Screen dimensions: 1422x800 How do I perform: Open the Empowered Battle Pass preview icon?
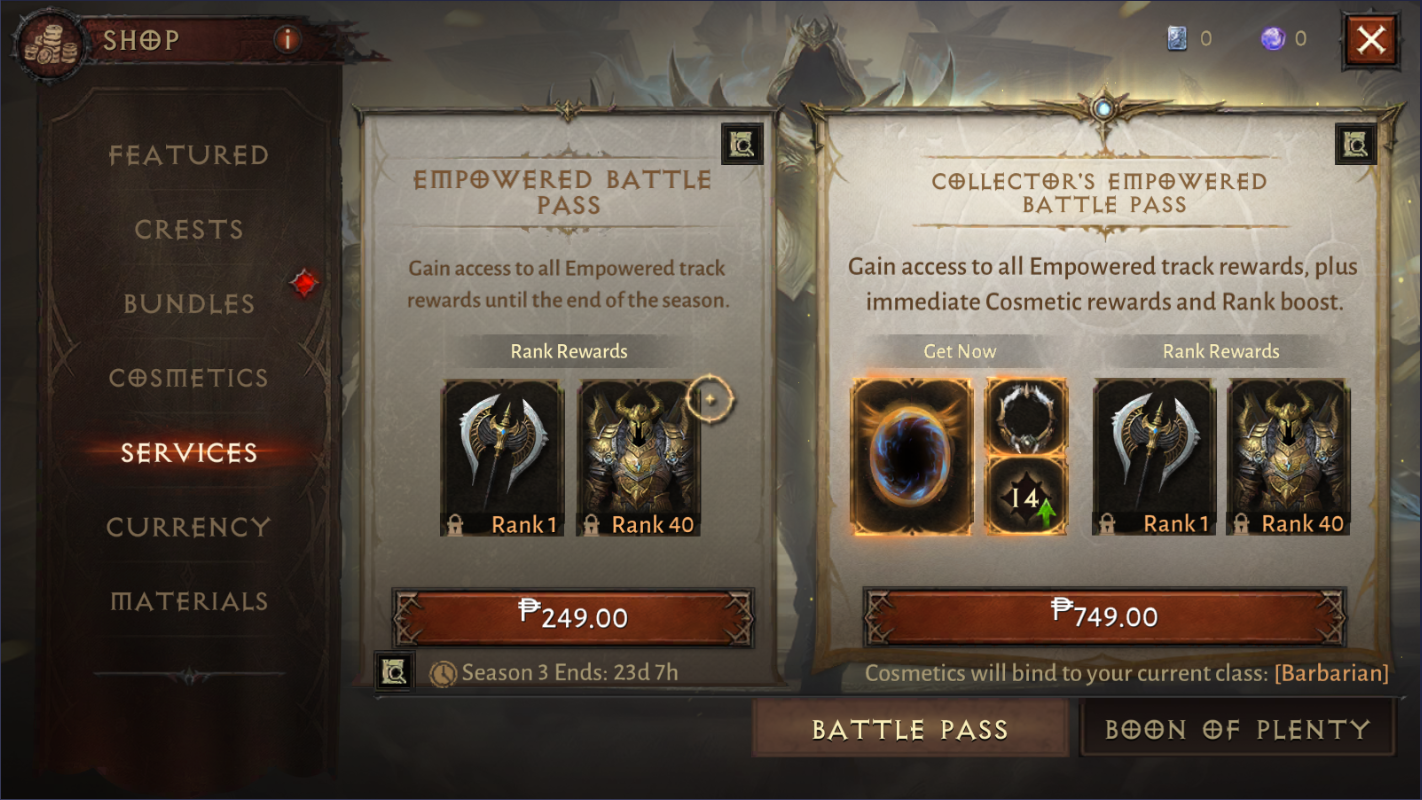tap(742, 143)
